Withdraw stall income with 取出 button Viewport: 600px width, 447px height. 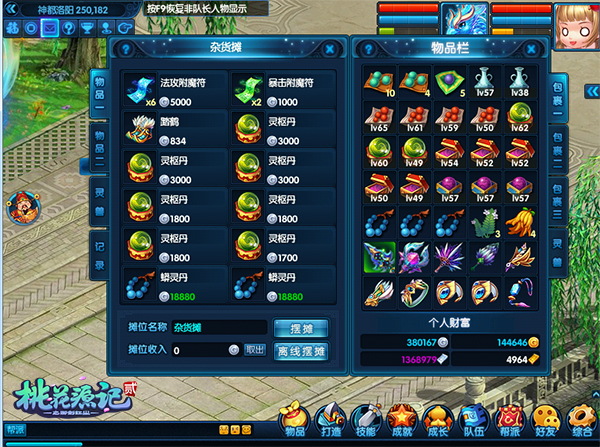coord(257,350)
